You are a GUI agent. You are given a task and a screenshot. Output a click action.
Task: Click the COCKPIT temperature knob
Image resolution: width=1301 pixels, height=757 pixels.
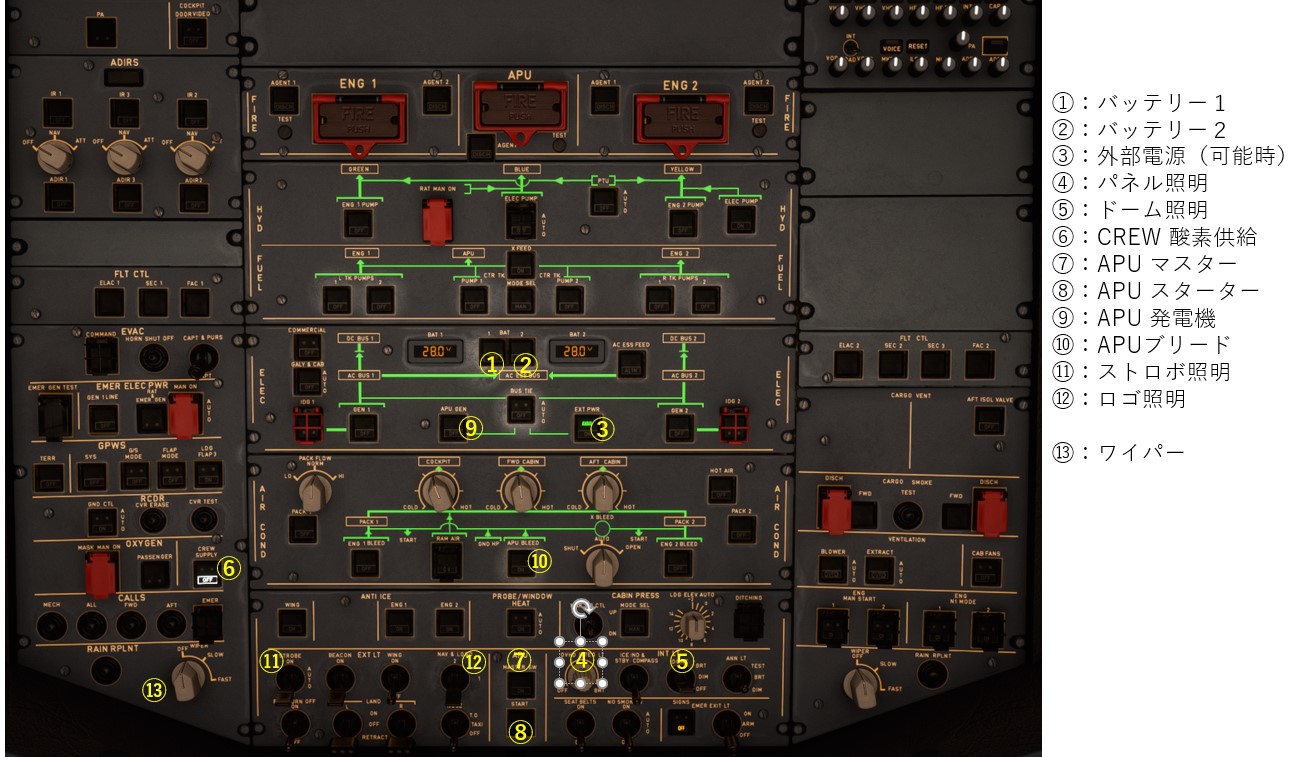click(437, 490)
